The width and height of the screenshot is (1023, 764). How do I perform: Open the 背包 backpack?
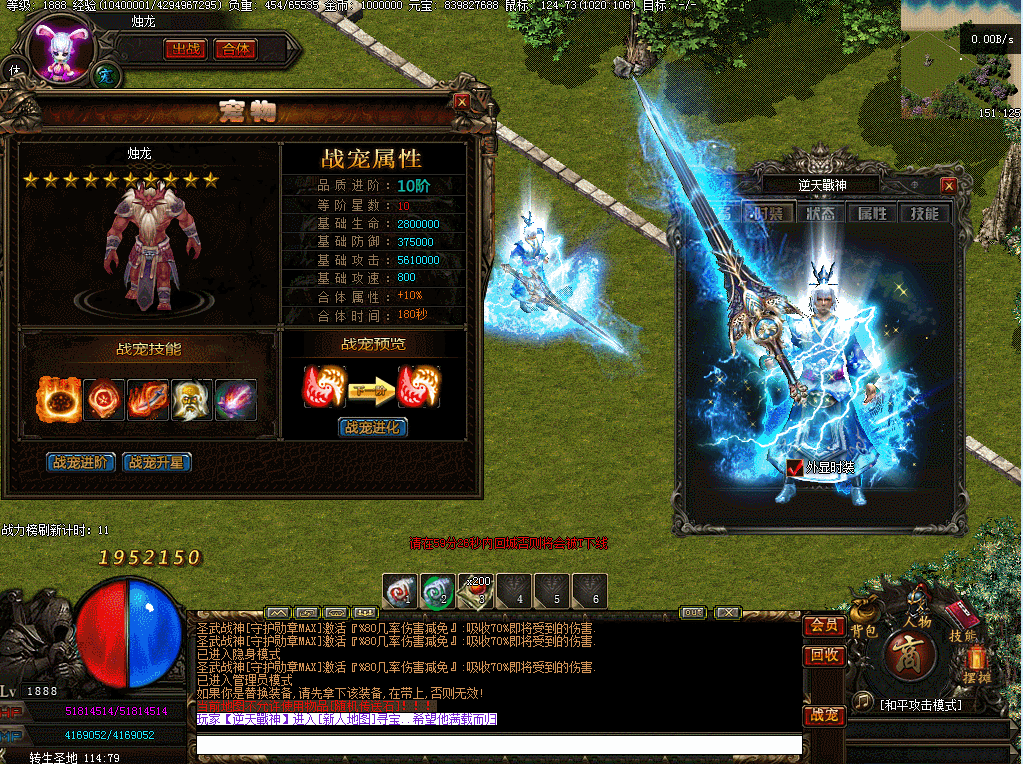tap(863, 622)
